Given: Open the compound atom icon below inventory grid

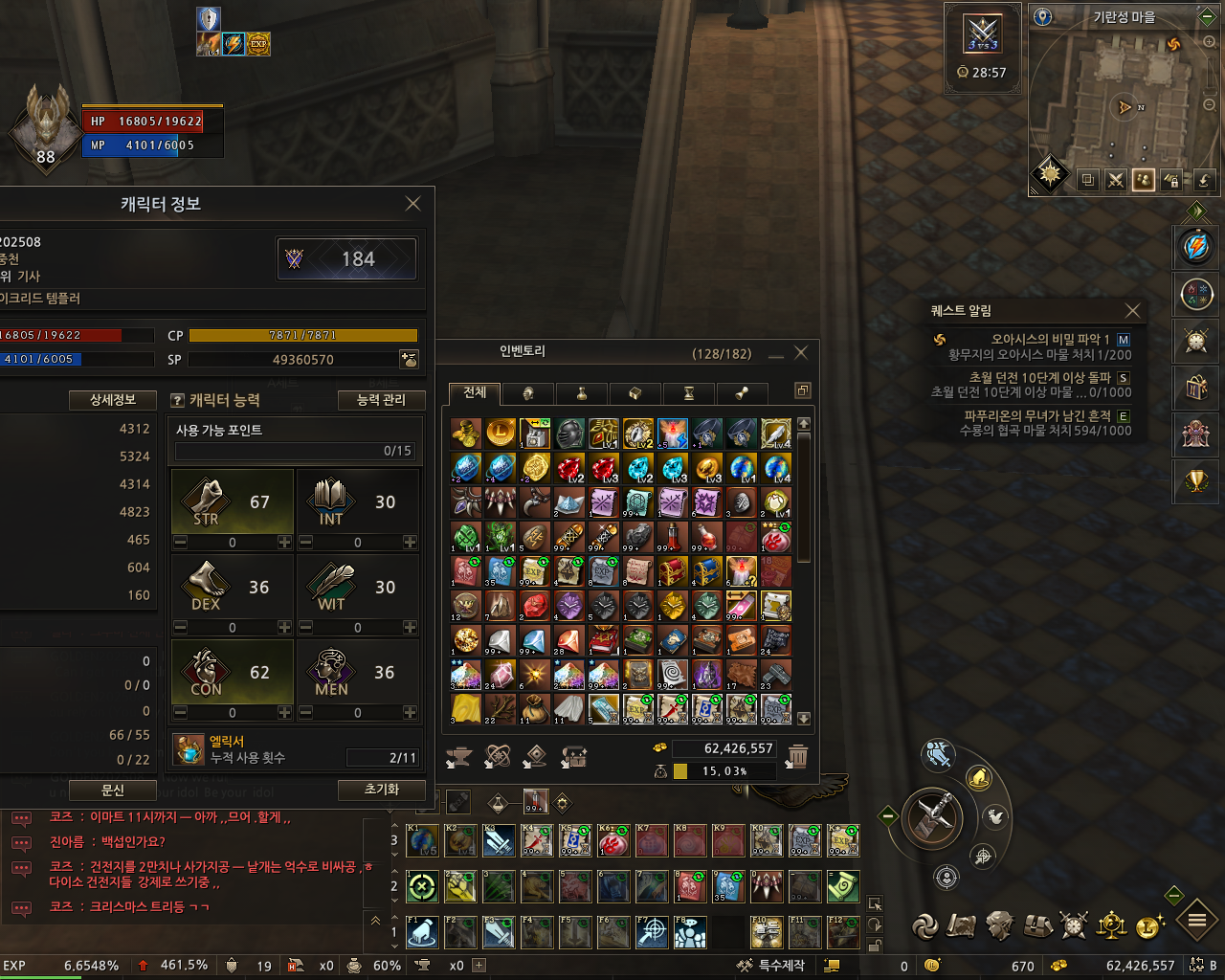Looking at the screenshot, I should [497, 757].
